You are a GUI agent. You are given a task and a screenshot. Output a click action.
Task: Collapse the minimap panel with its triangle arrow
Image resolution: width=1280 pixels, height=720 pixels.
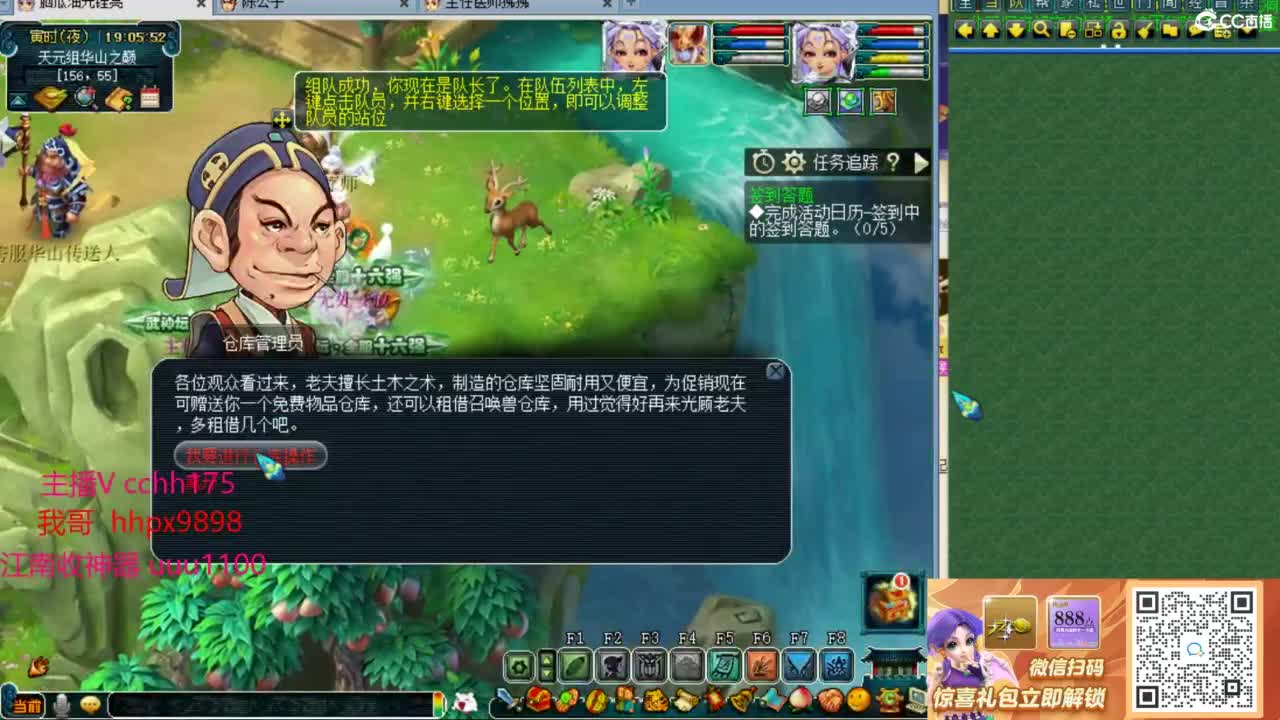(18, 100)
